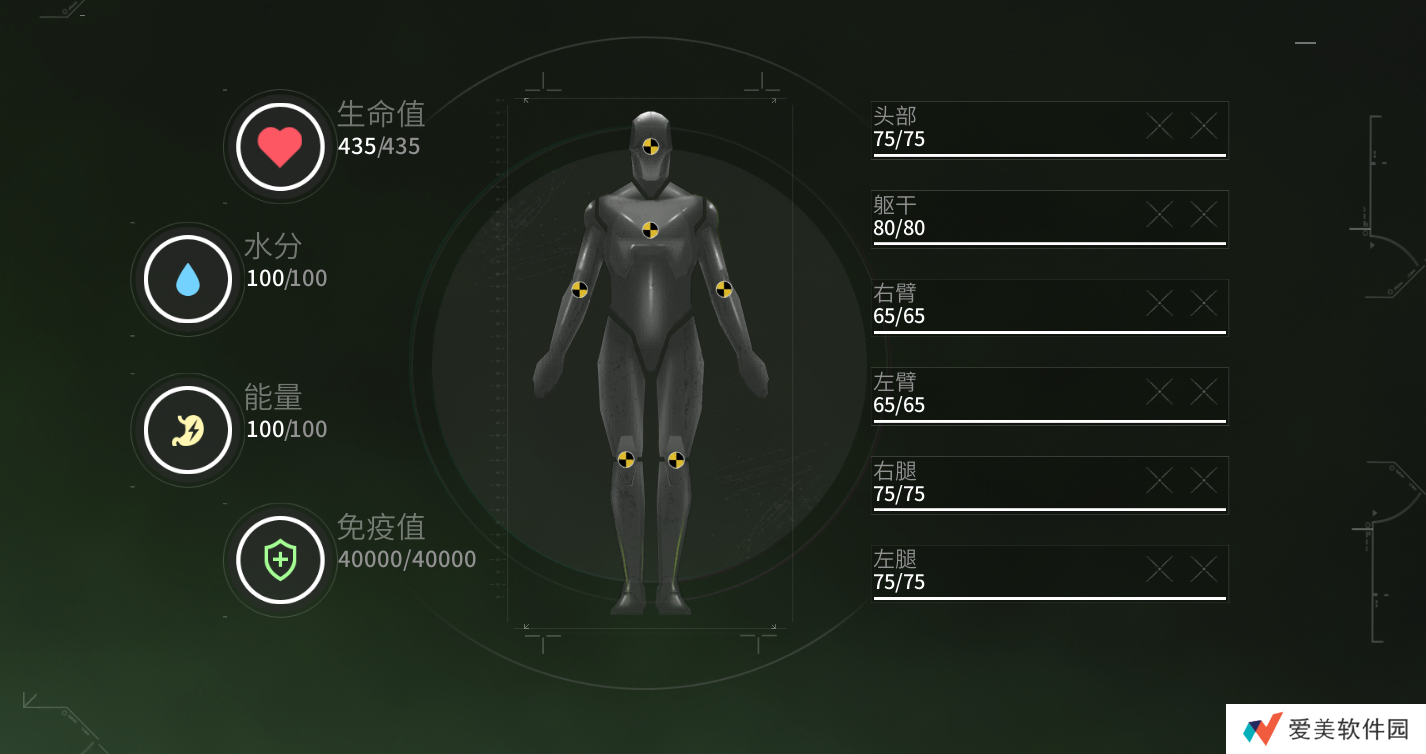
Task: Click the health bar under 左腿 75/75
Action: 1048,598
